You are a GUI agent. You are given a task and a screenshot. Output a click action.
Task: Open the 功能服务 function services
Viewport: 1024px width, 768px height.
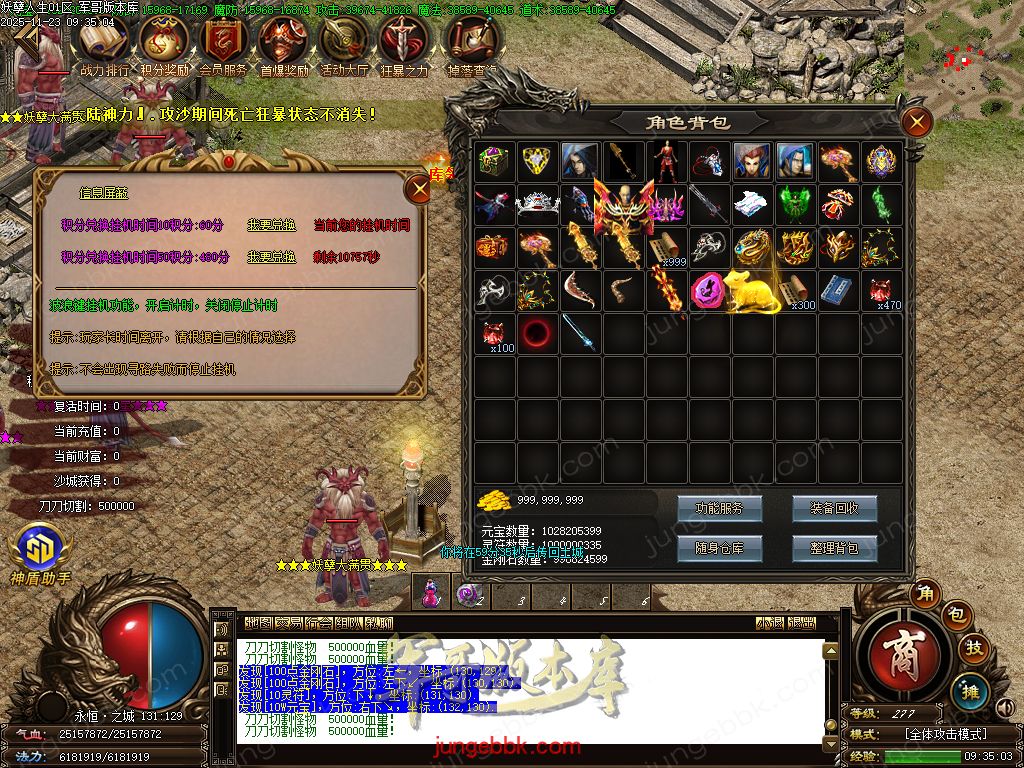[x=719, y=508]
